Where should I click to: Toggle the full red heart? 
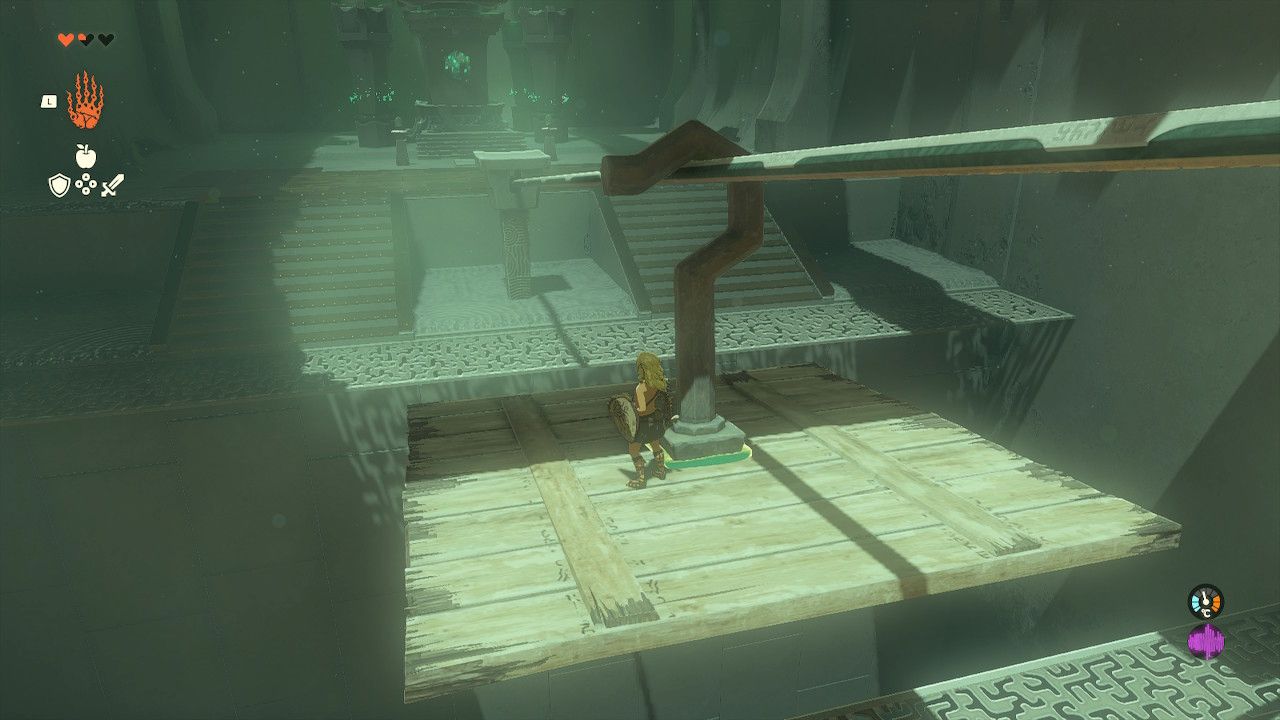(64, 38)
